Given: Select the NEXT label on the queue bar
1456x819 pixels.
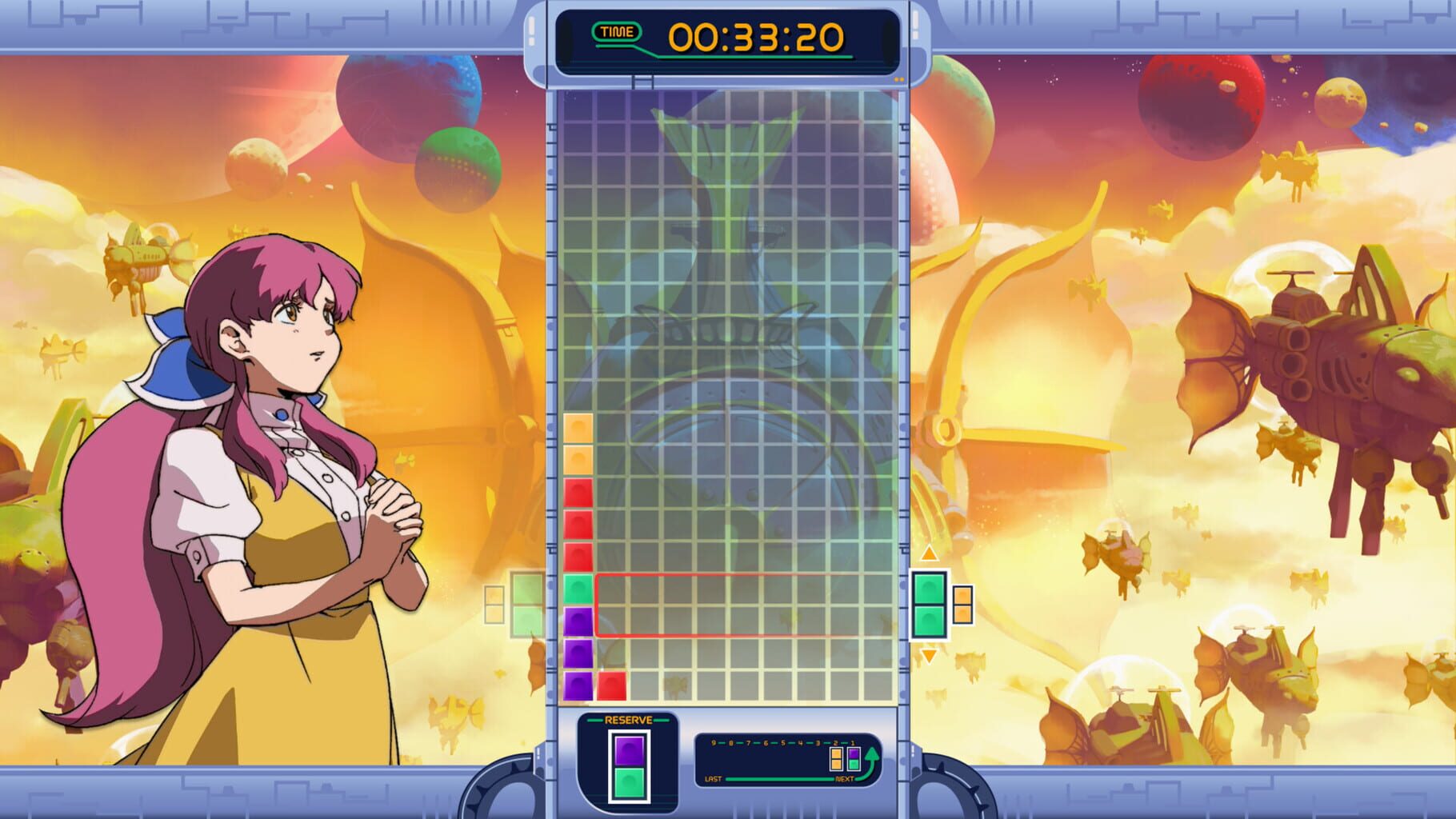Looking at the screenshot, I should click(x=845, y=779).
